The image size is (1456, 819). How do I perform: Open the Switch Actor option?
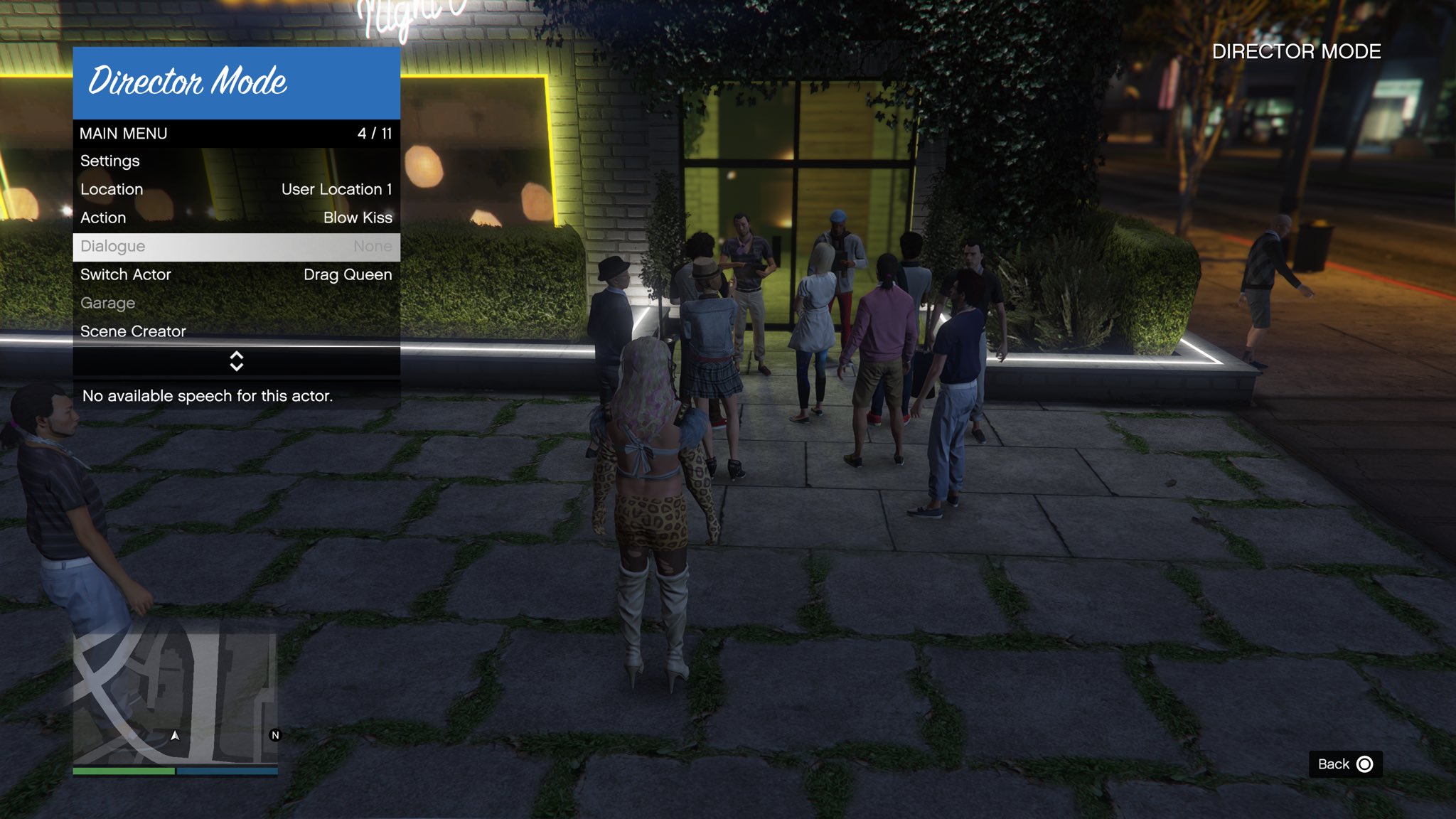pos(236,275)
